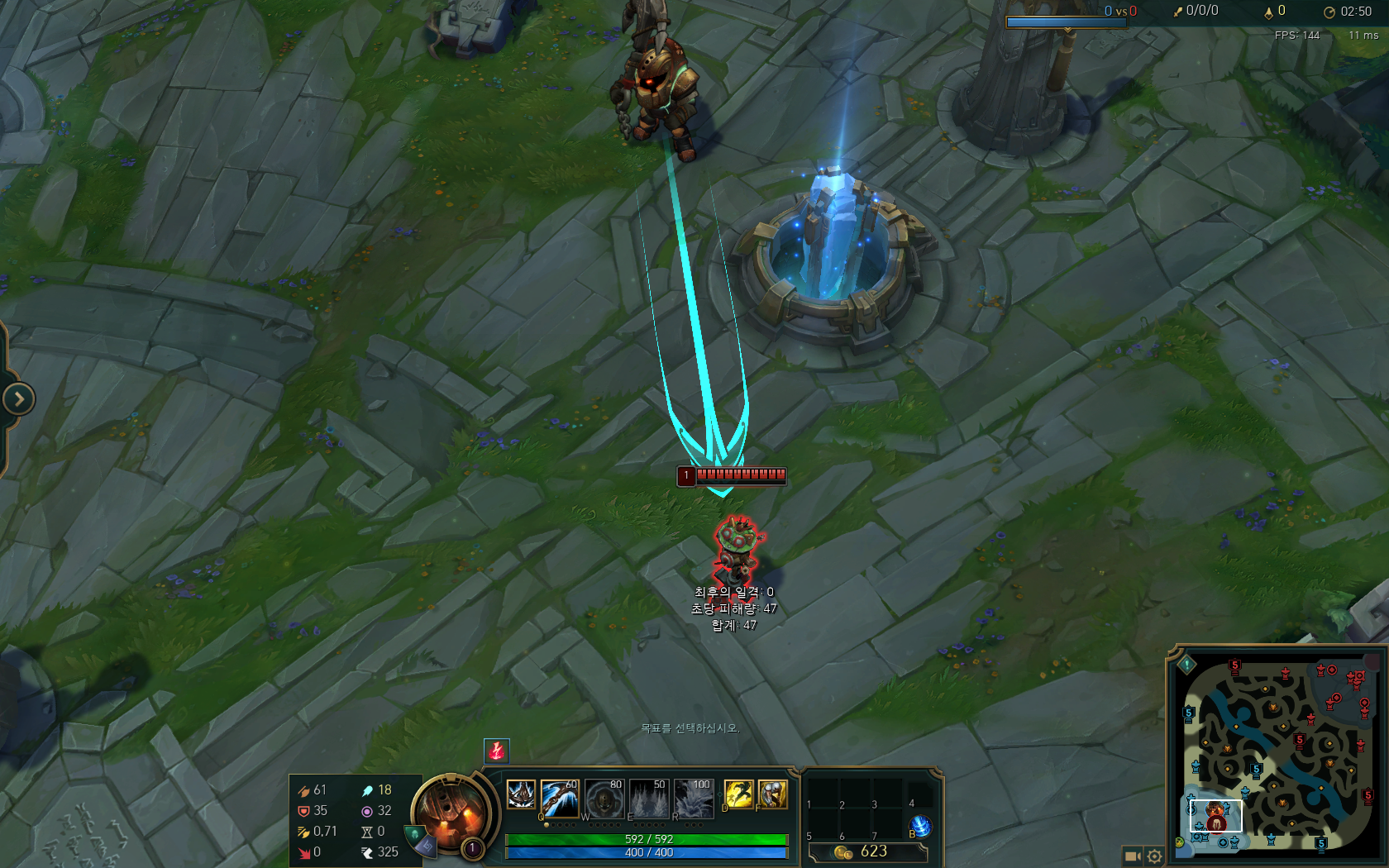Screen dimensions: 1389x868
Task: Click the armor stat icon in stats panel
Action: 304,811
